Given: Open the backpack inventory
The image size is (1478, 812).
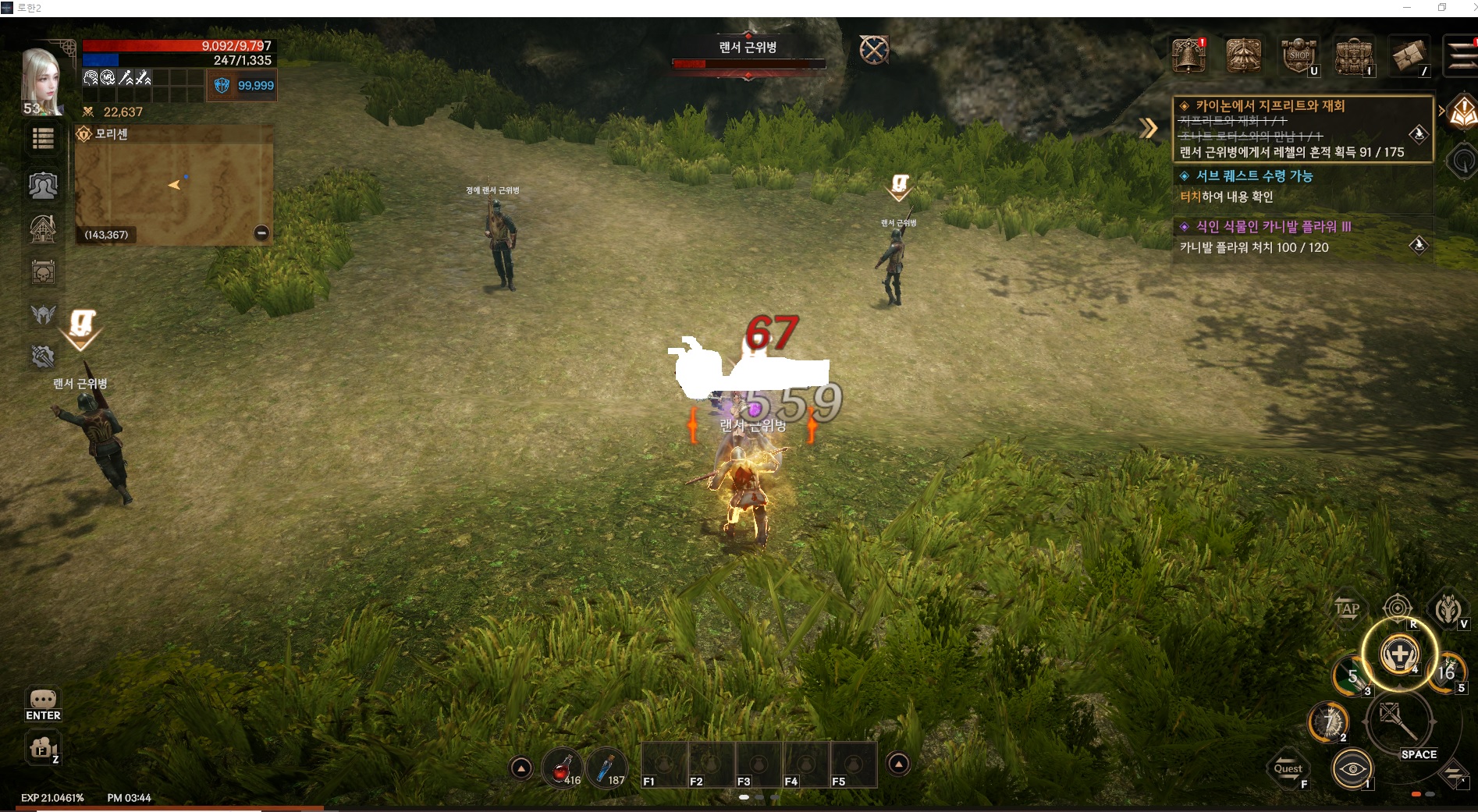Looking at the screenshot, I should (1353, 55).
